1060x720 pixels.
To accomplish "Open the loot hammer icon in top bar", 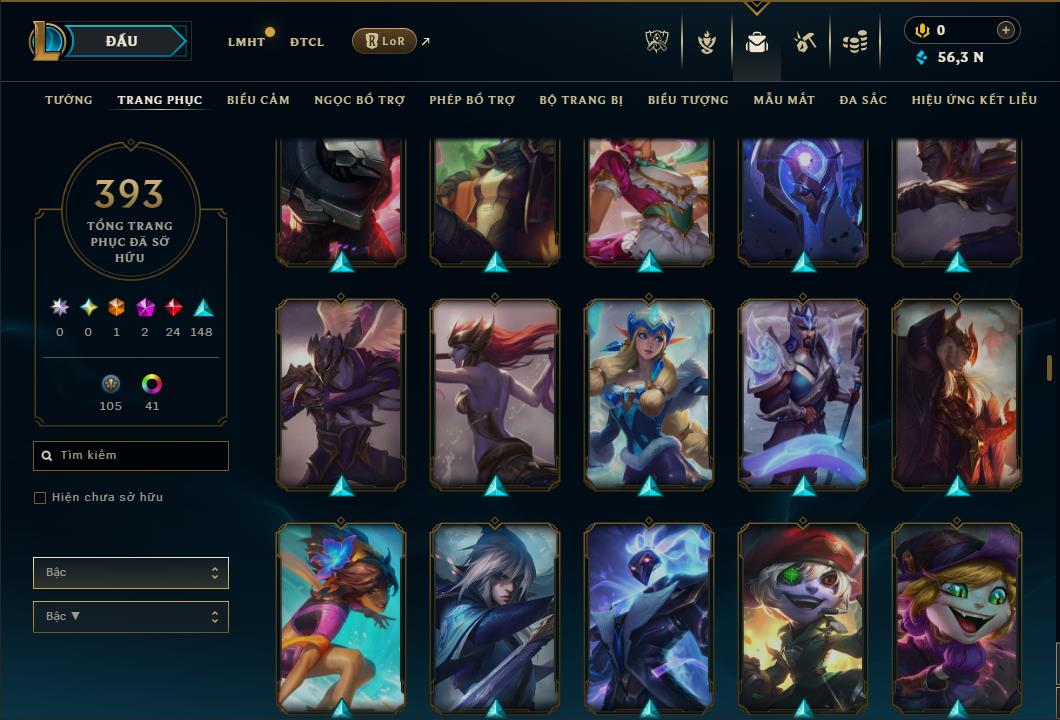I will (805, 42).
